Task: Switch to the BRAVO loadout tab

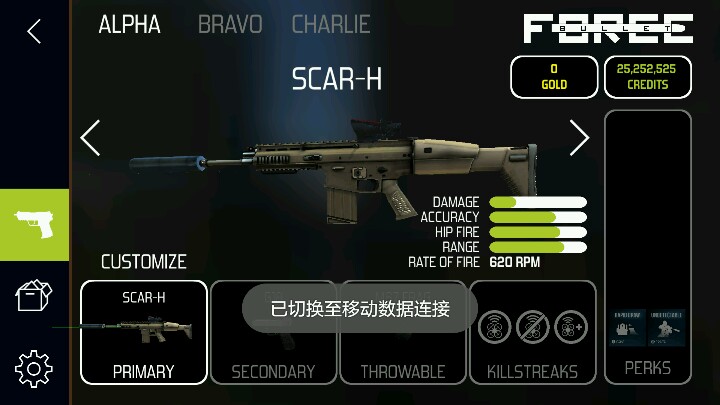Action: click(230, 25)
